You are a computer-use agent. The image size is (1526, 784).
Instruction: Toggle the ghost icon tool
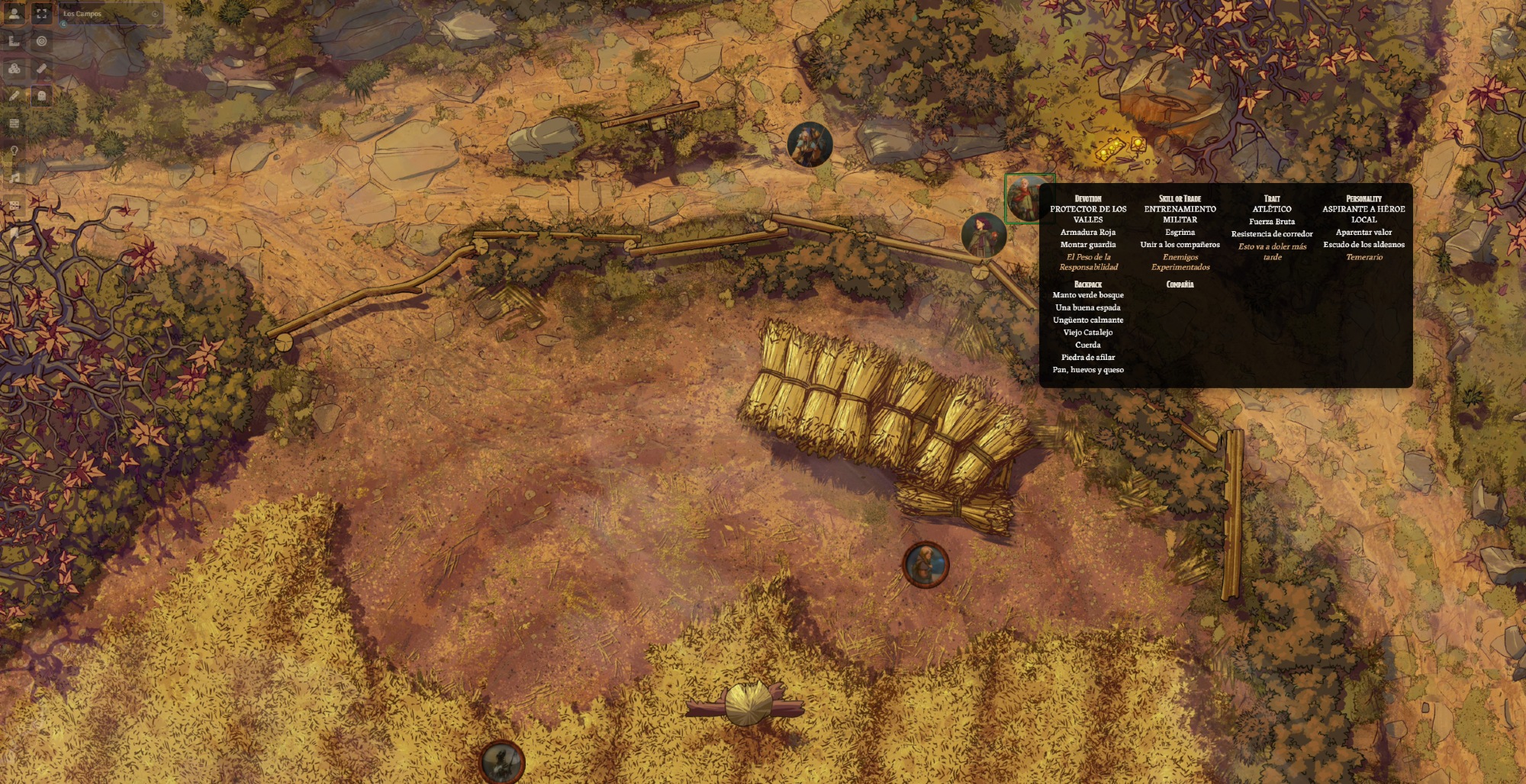(x=42, y=96)
